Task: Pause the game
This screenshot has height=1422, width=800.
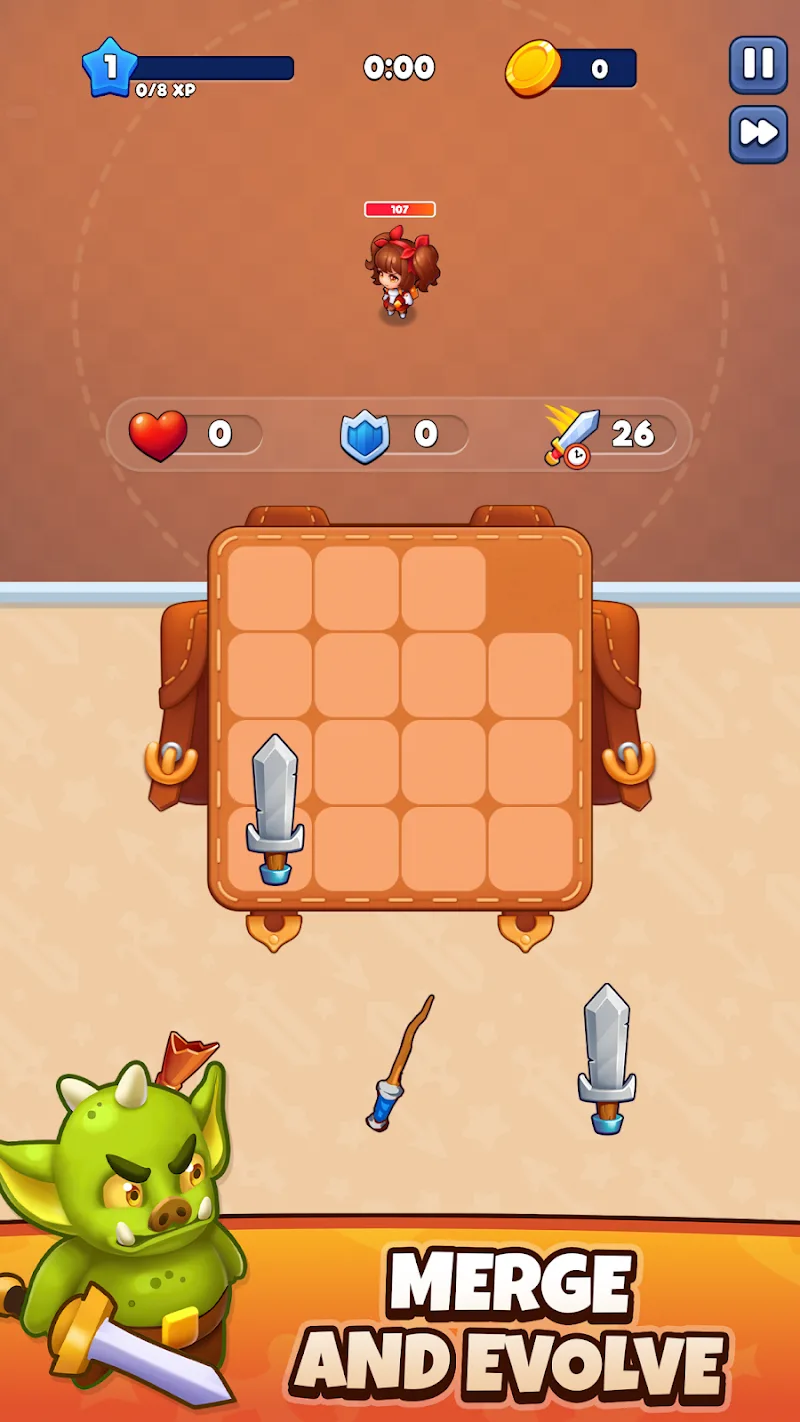Action: coord(758,65)
